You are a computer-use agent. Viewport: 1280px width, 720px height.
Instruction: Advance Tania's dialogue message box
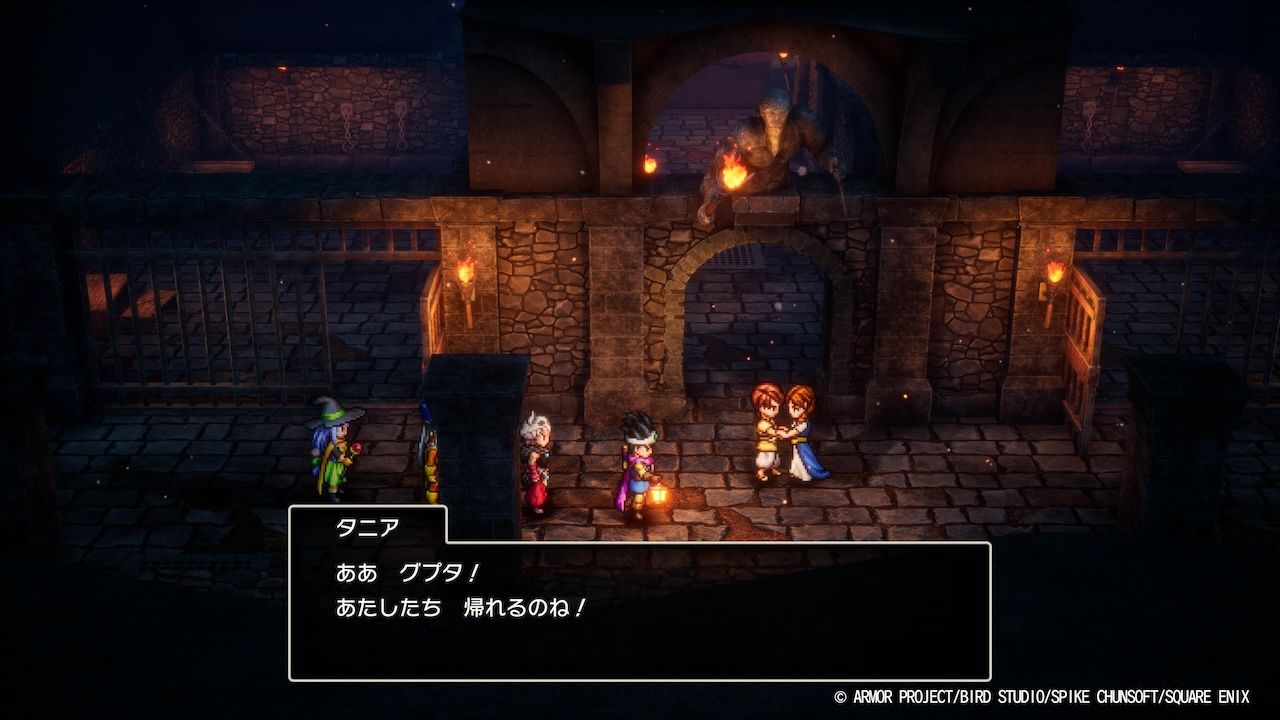[640, 610]
